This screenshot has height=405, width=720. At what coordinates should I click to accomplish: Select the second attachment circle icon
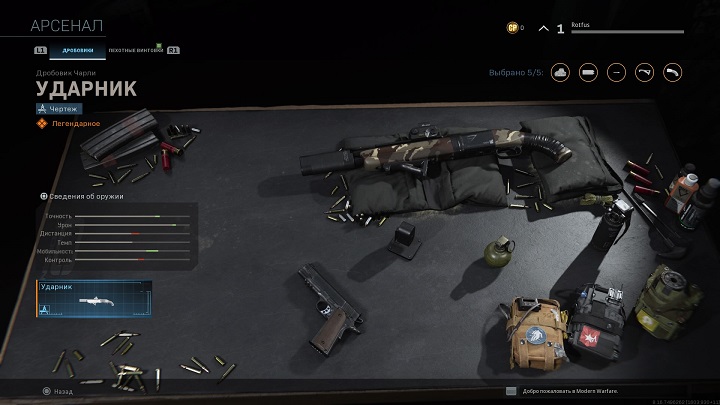(x=589, y=71)
